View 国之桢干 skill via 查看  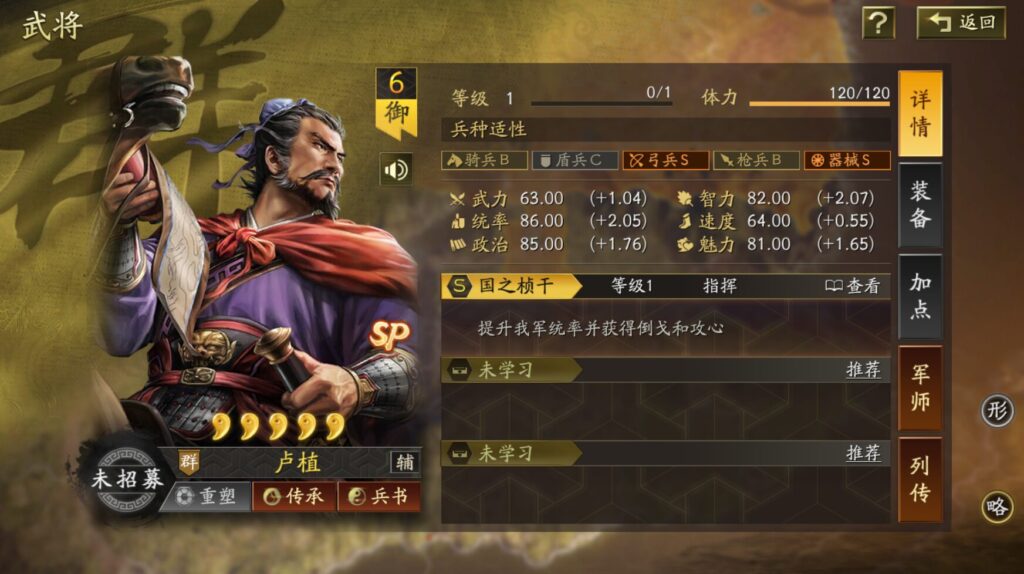[853, 286]
